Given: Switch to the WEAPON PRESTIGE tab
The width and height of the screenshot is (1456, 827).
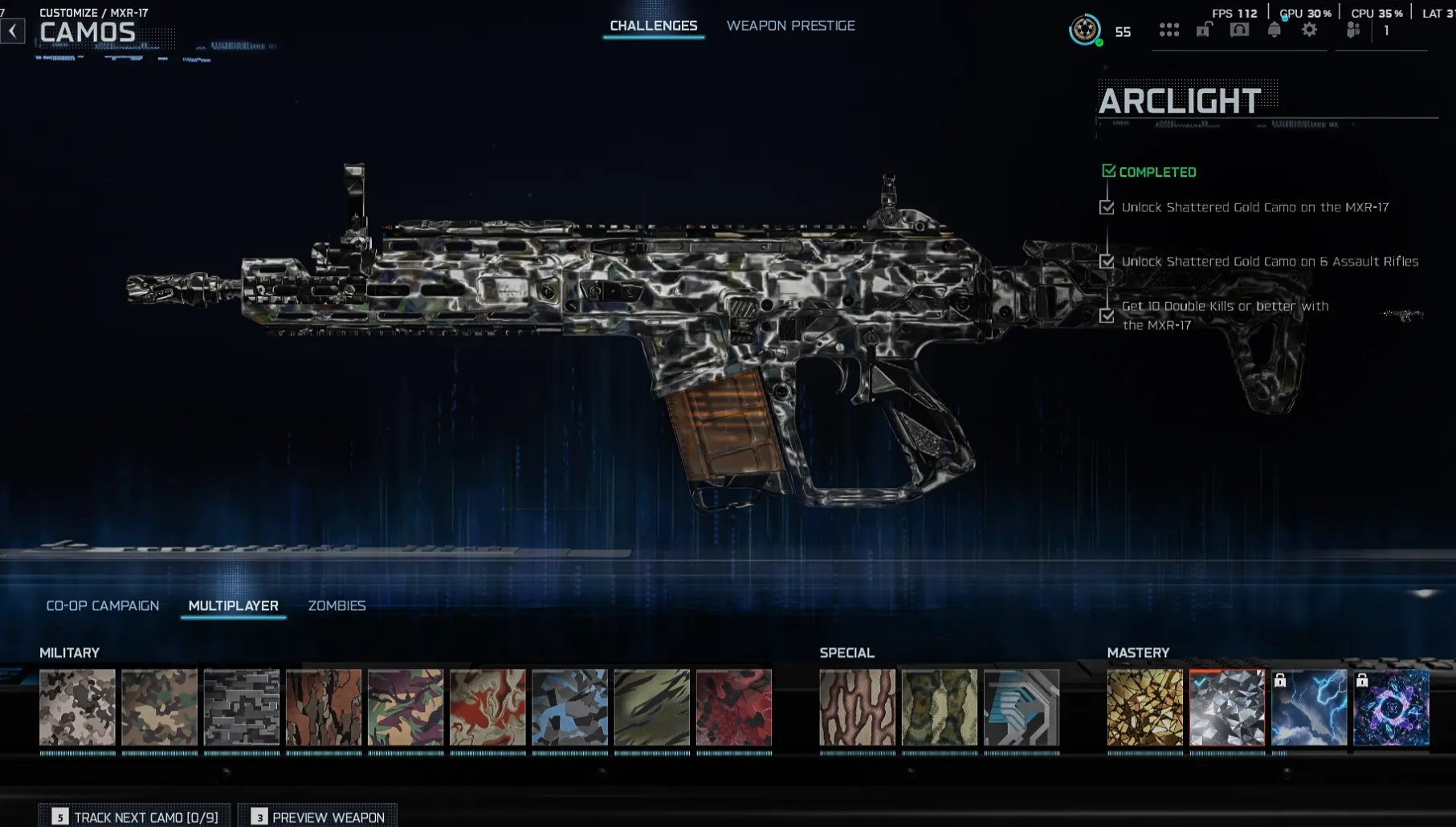Looking at the screenshot, I should (x=791, y=25).
